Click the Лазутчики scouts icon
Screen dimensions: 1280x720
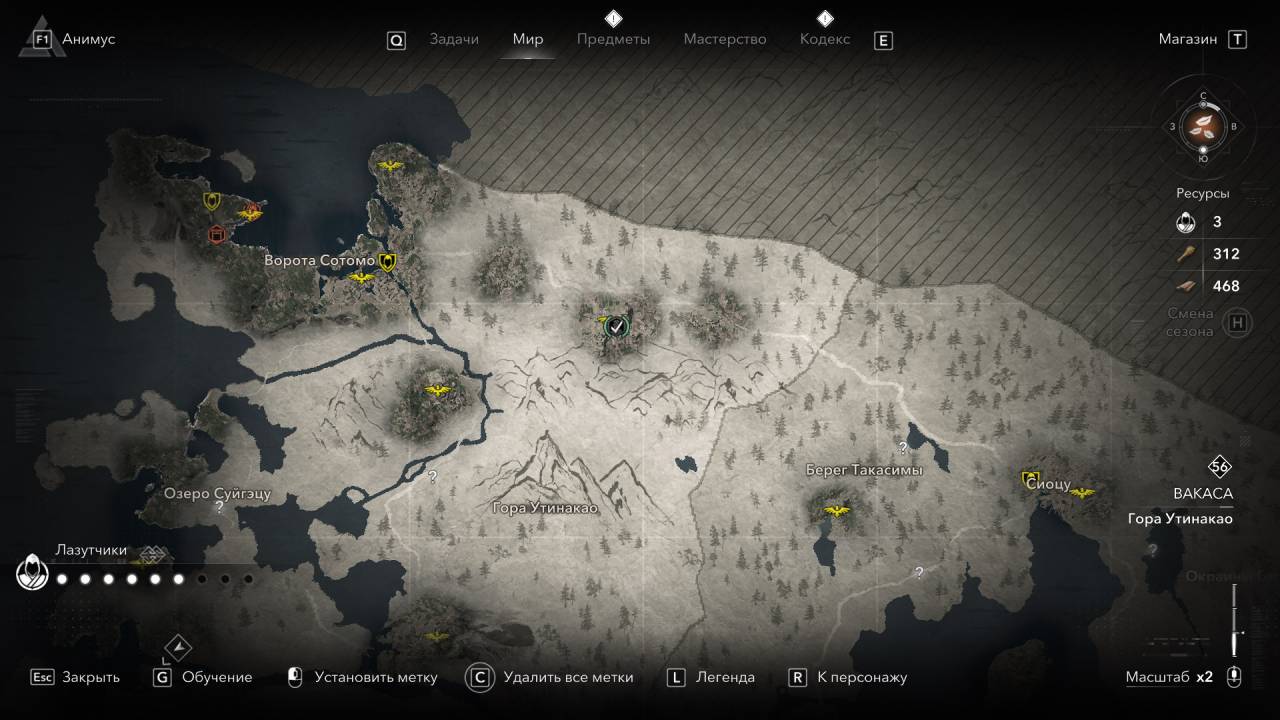[30, 574]
